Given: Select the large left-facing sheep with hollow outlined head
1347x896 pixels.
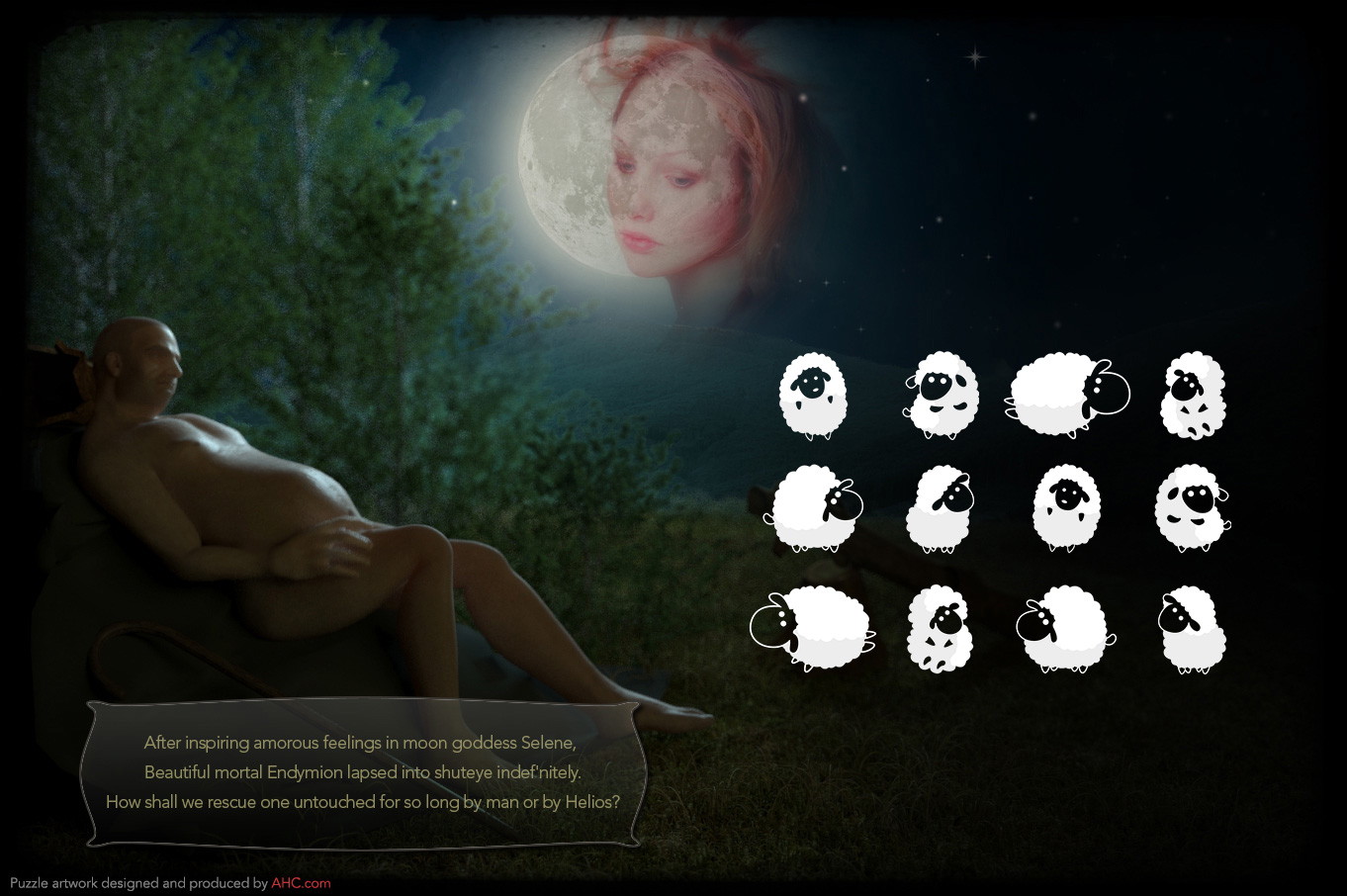Looking at the screenshot, I should 812,627.
